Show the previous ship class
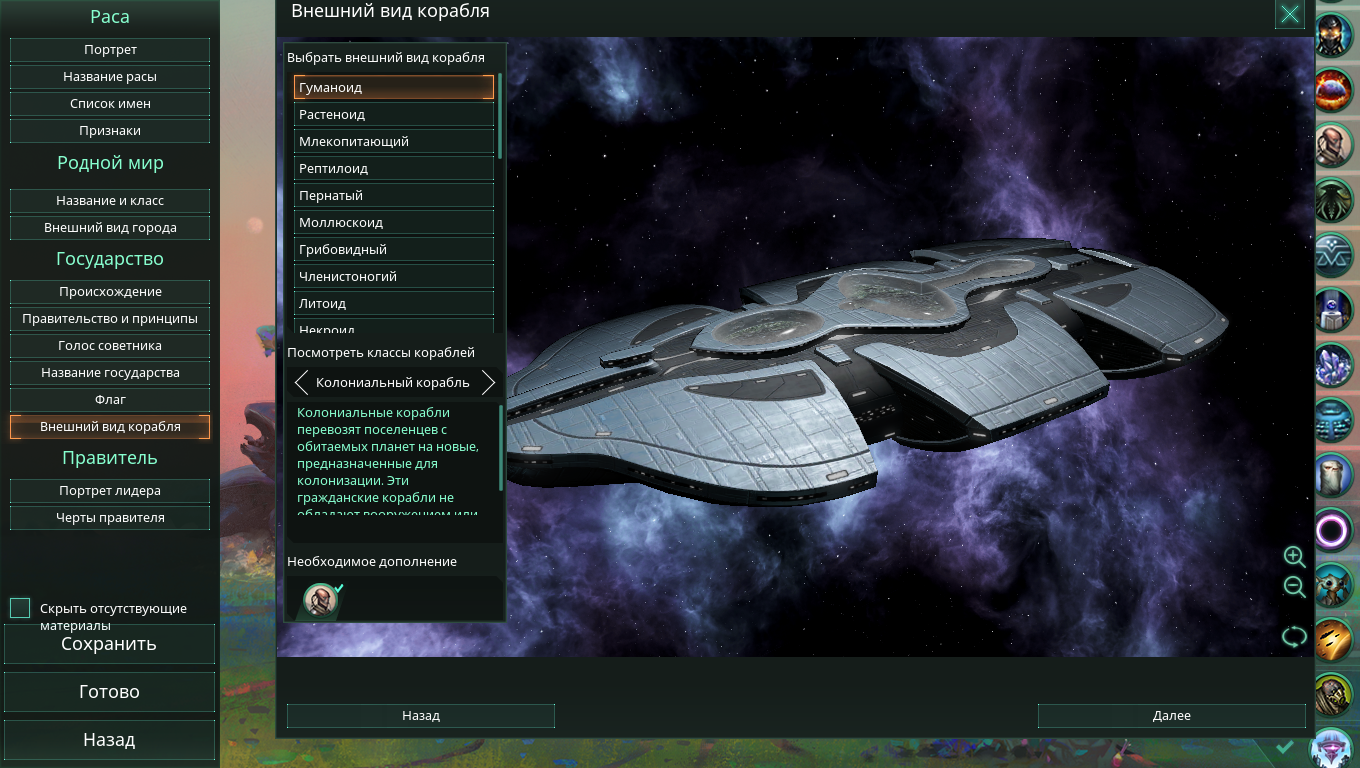Viewport: 1360px width, 768px height. (301, 383)
